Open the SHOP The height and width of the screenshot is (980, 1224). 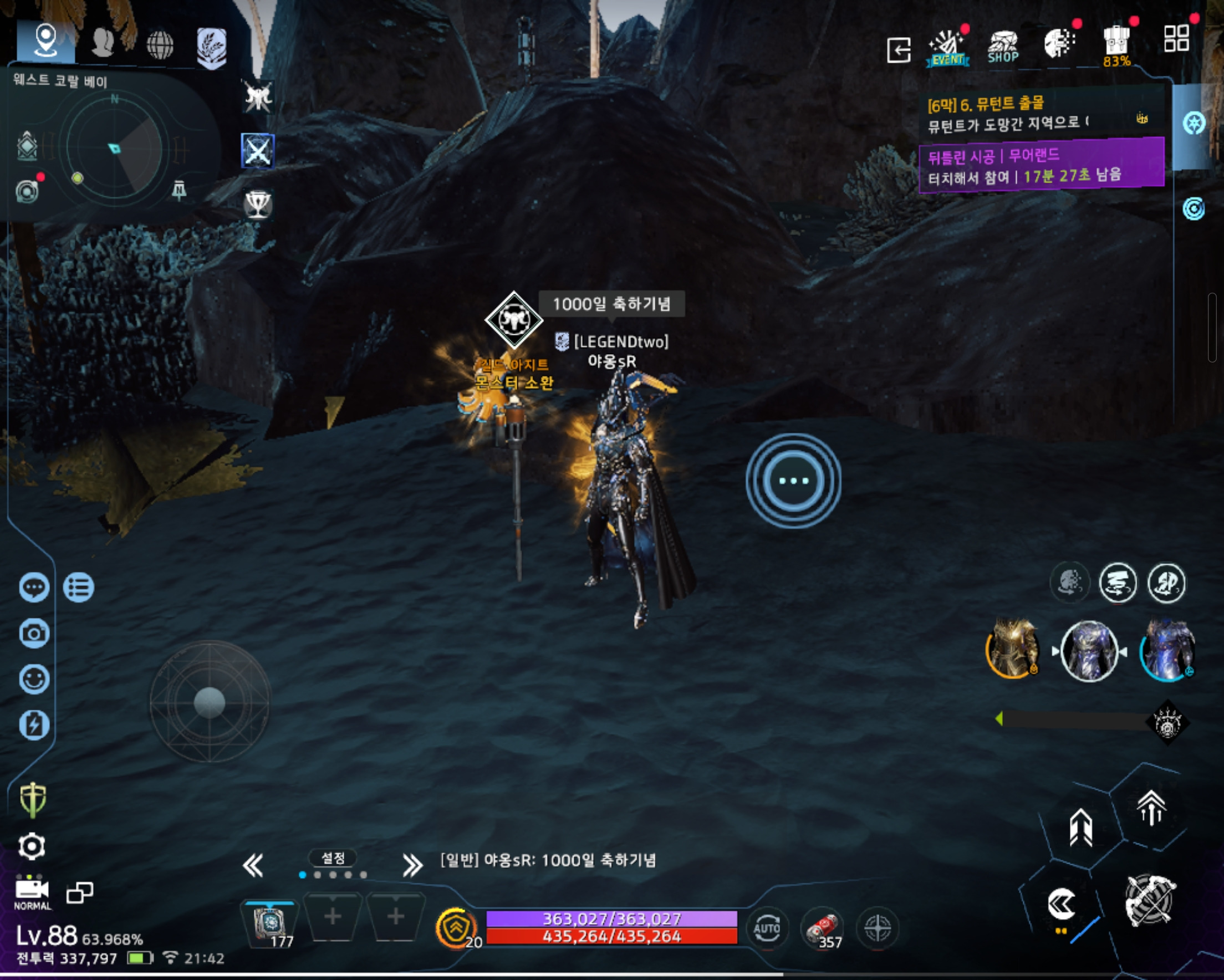pyautogui.click(x=1003, y=47)
